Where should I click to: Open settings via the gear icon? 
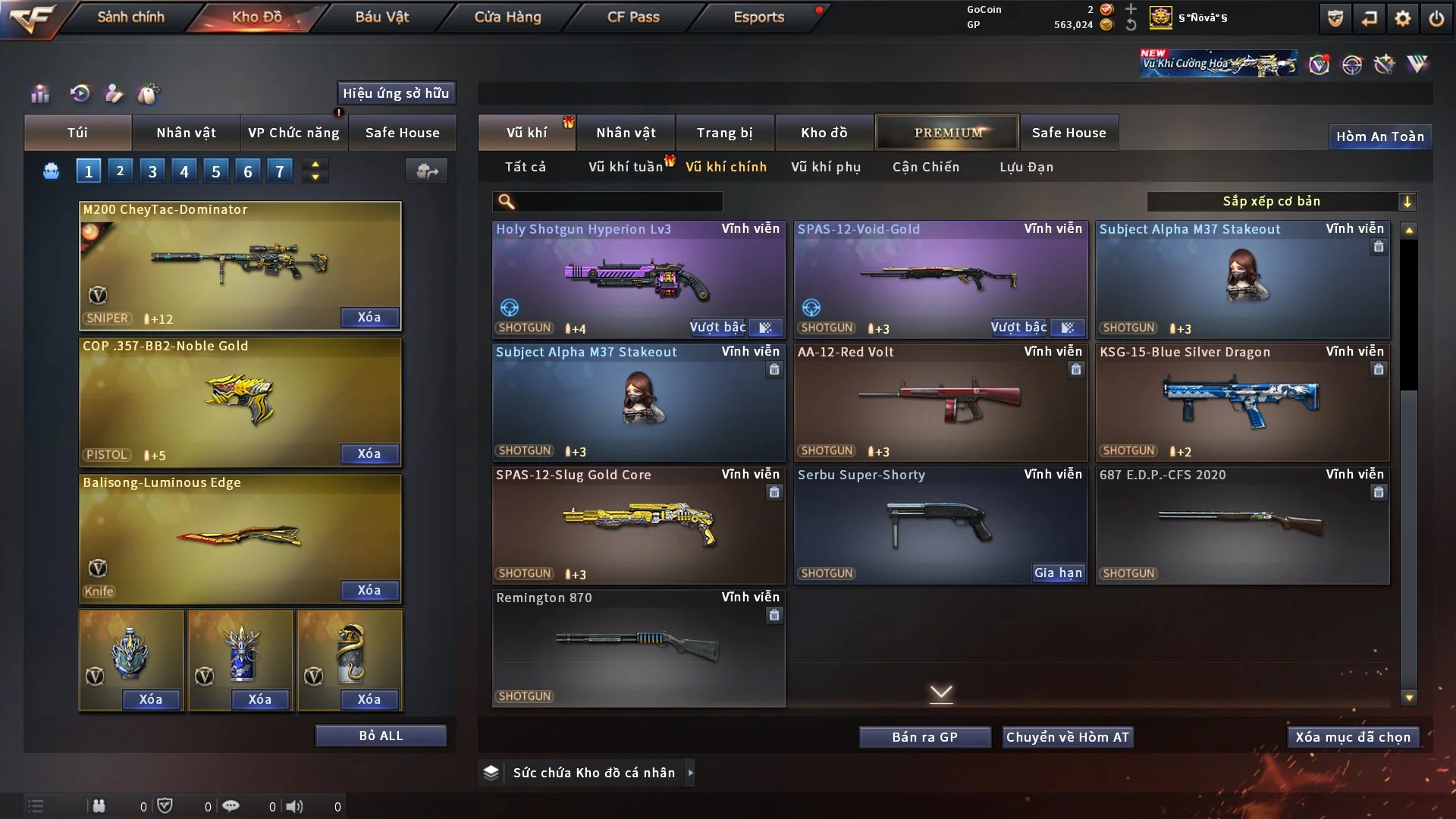click(x=1402, y=18)
